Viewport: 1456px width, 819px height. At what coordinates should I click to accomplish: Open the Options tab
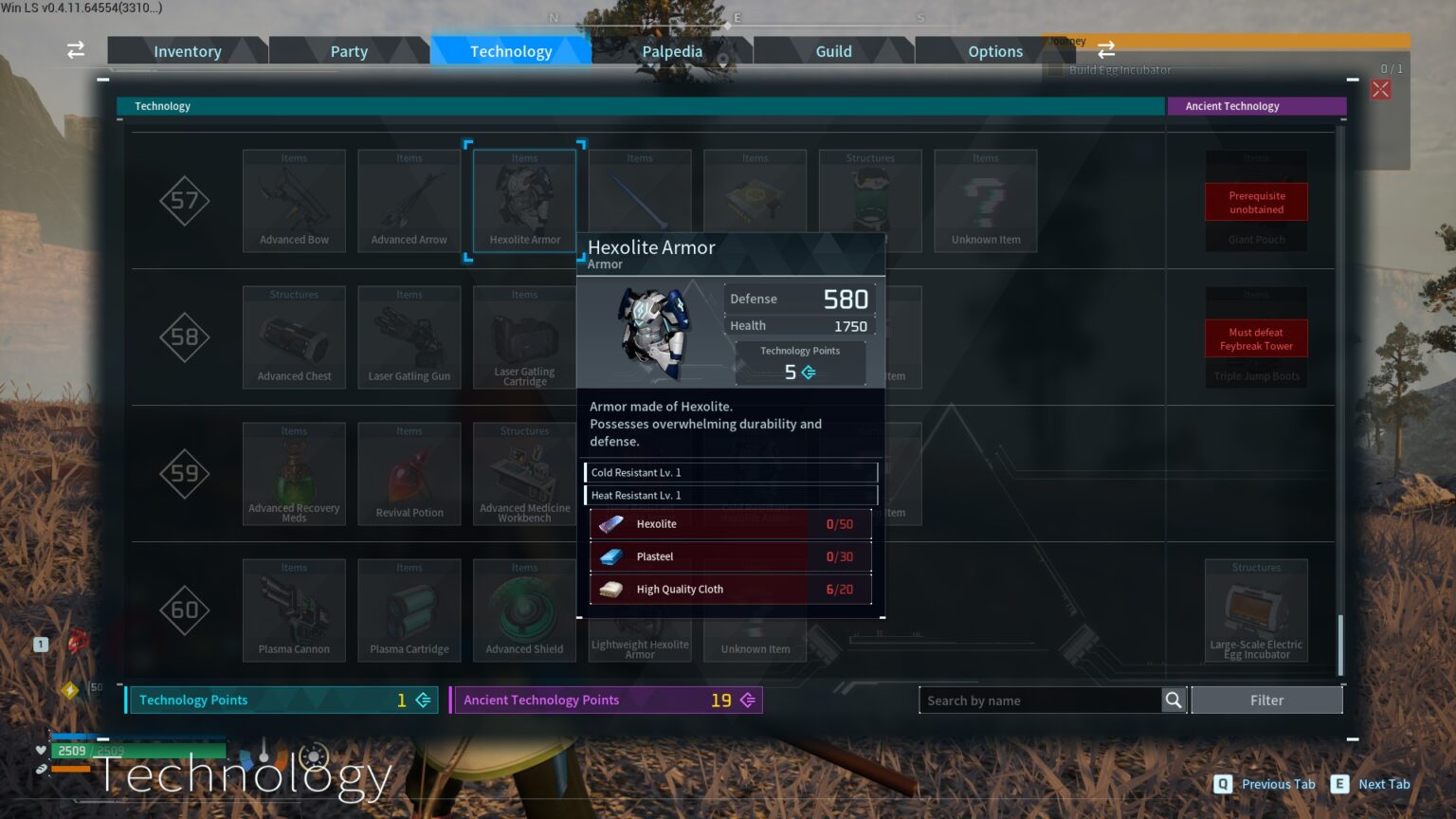994,51
